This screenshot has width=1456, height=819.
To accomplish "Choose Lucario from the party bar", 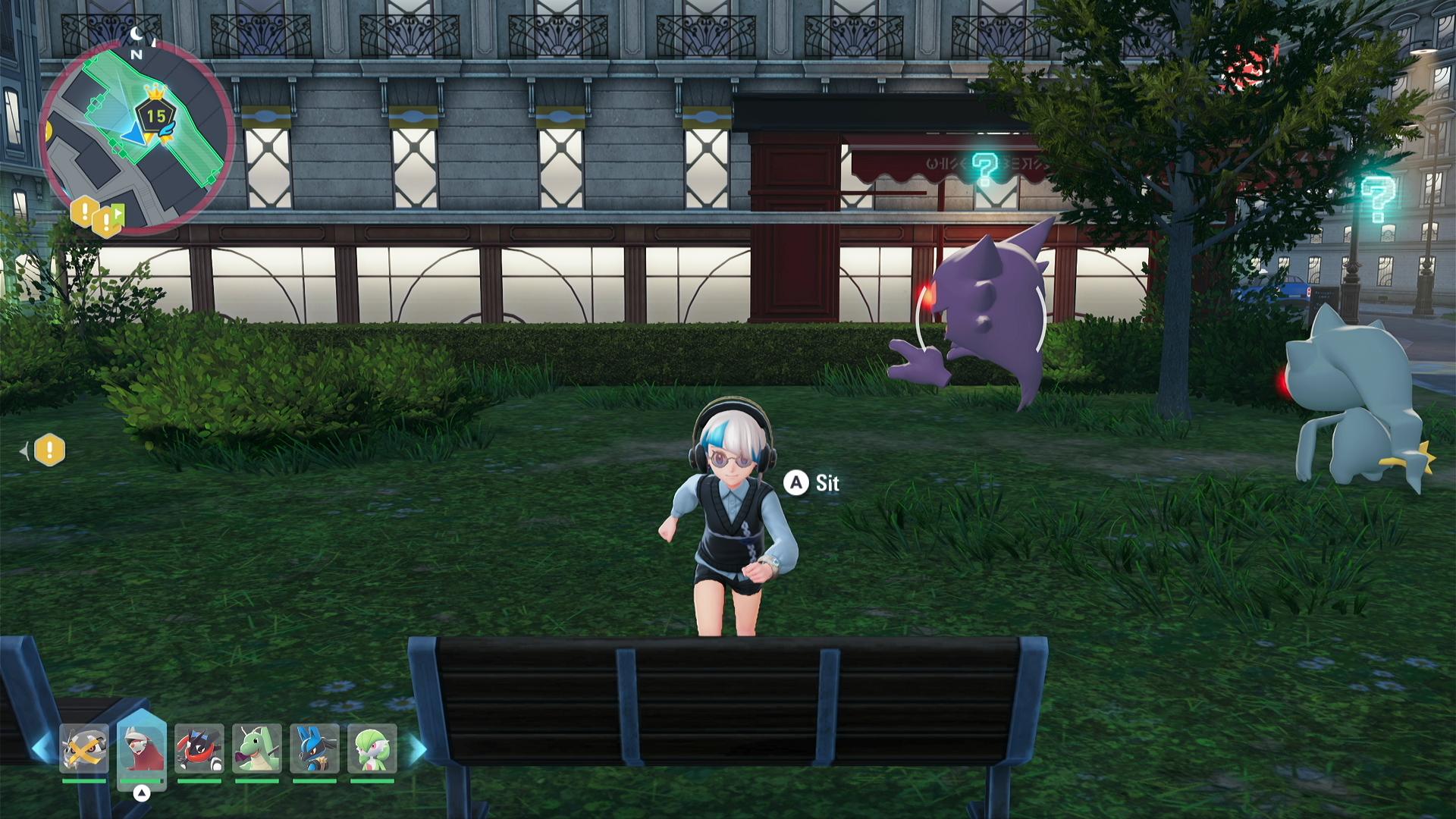I will pos(315,748).
